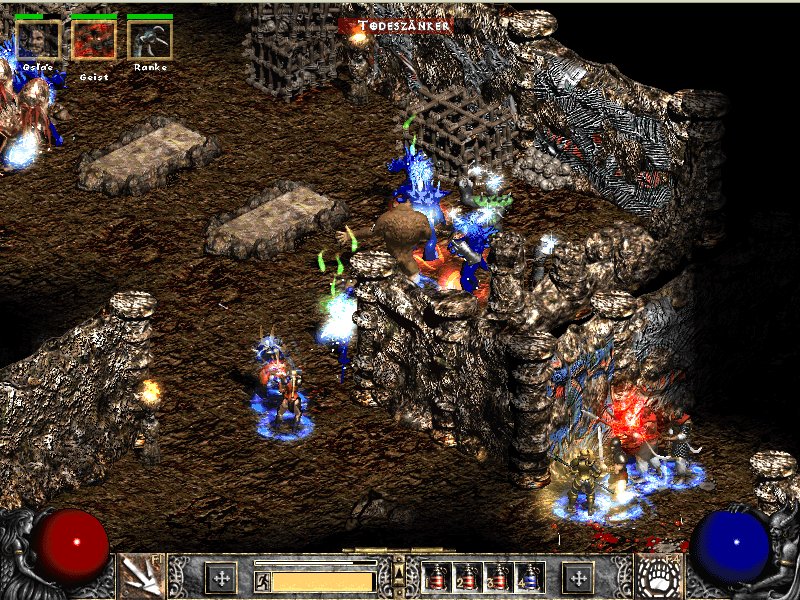
Task: Click the Geist summon portrait
Action: [x=94, y=40]
